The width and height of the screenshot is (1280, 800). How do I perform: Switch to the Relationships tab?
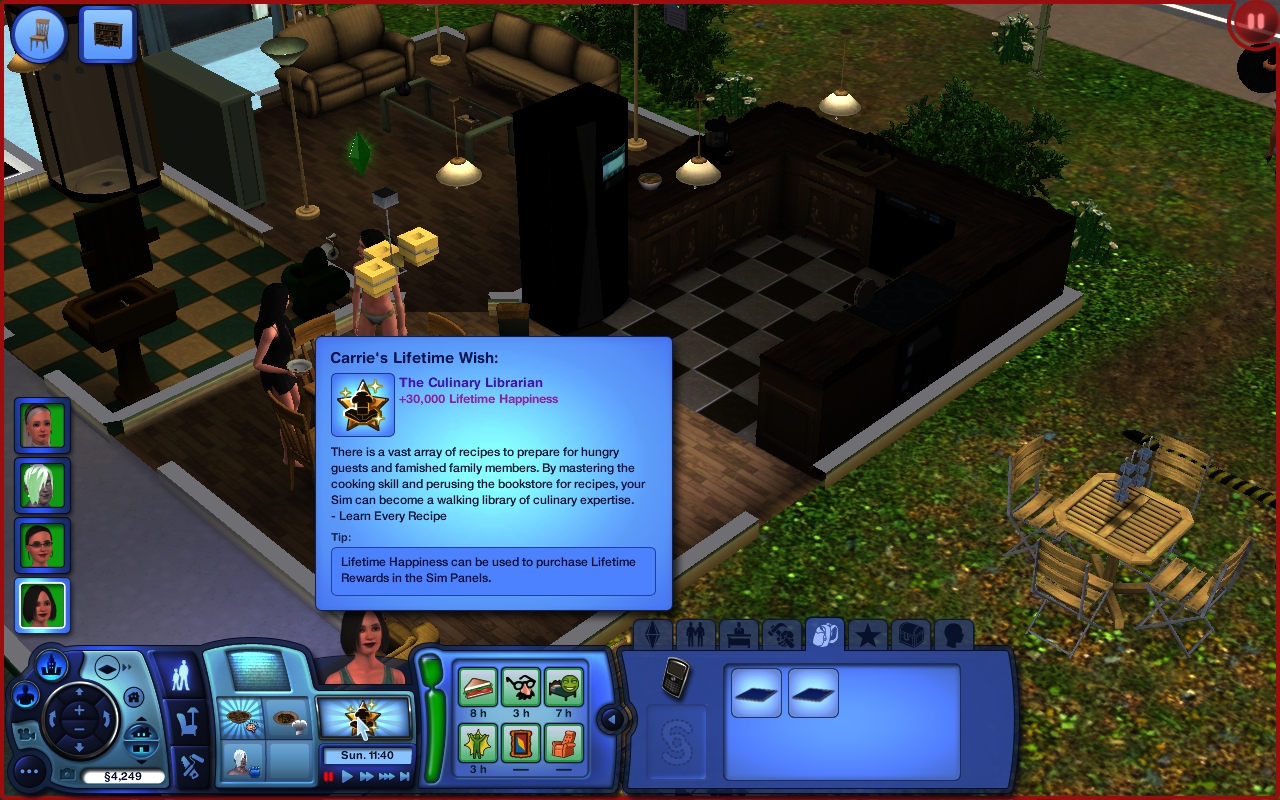tap(695, 636)
